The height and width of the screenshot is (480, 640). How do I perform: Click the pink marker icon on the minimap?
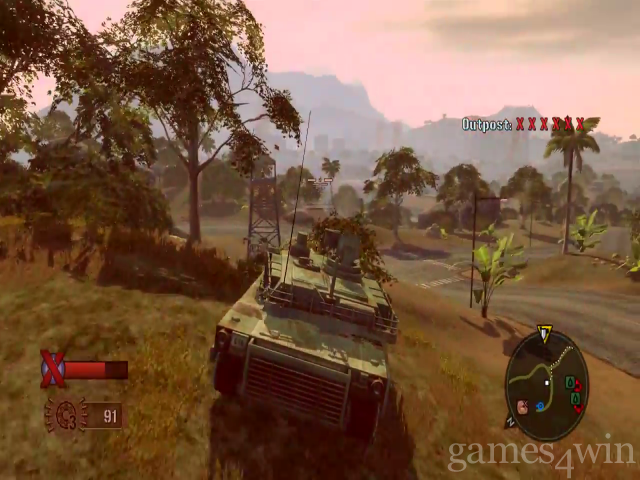point(522,406)
